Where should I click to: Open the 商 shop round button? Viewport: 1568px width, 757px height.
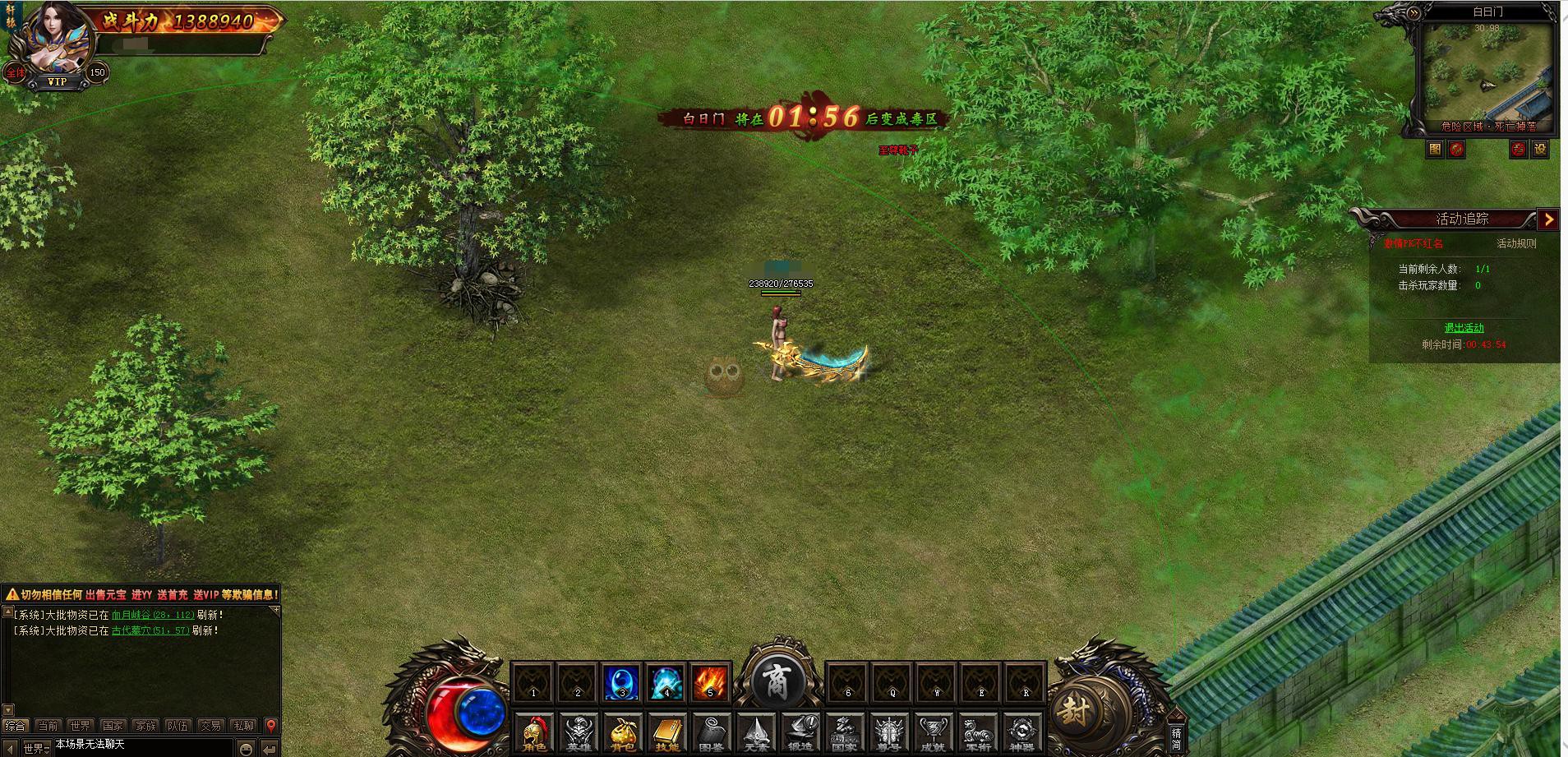pos(776,681)
